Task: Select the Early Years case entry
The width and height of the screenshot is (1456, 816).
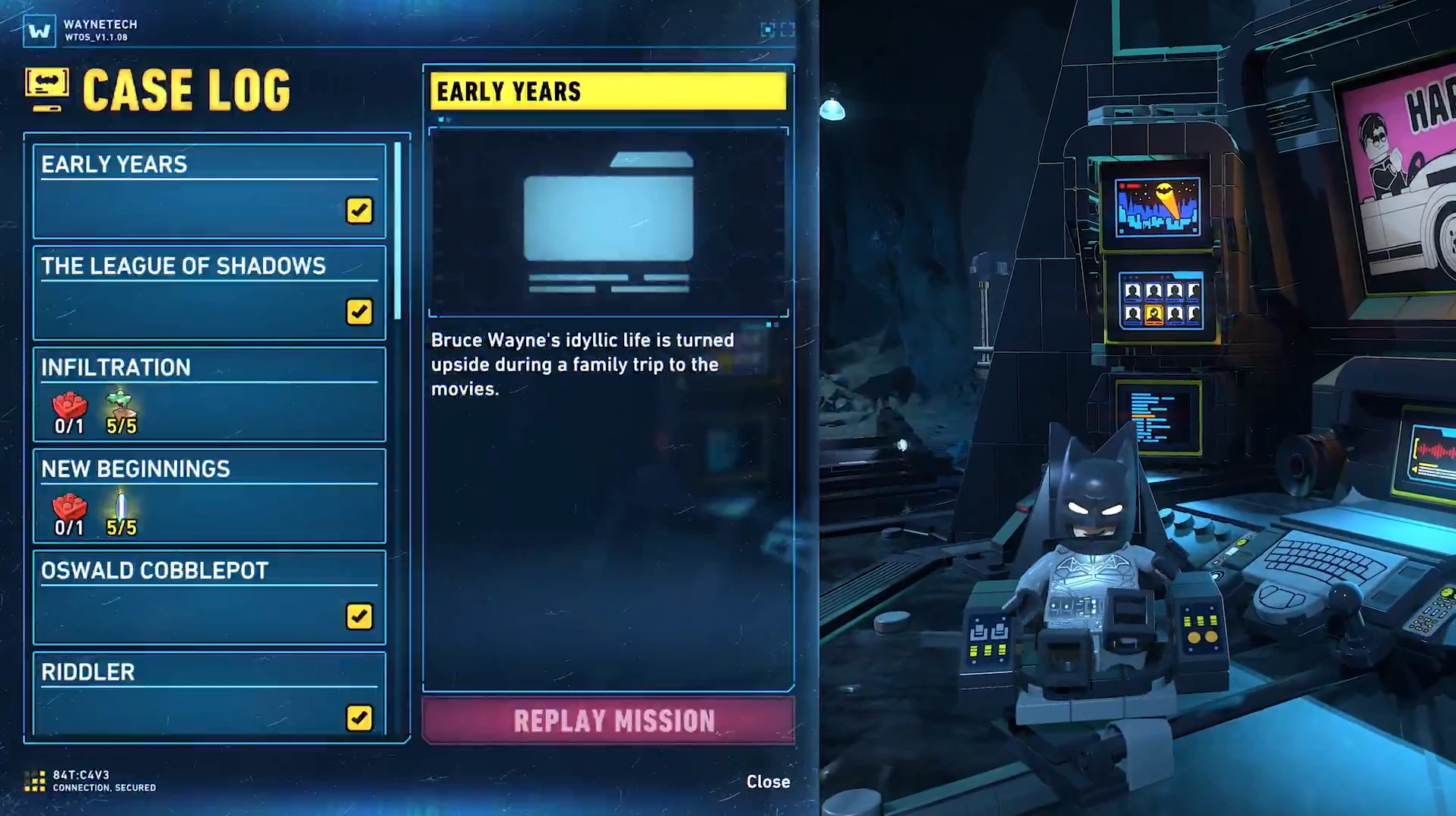Action: tap(209, 191)
